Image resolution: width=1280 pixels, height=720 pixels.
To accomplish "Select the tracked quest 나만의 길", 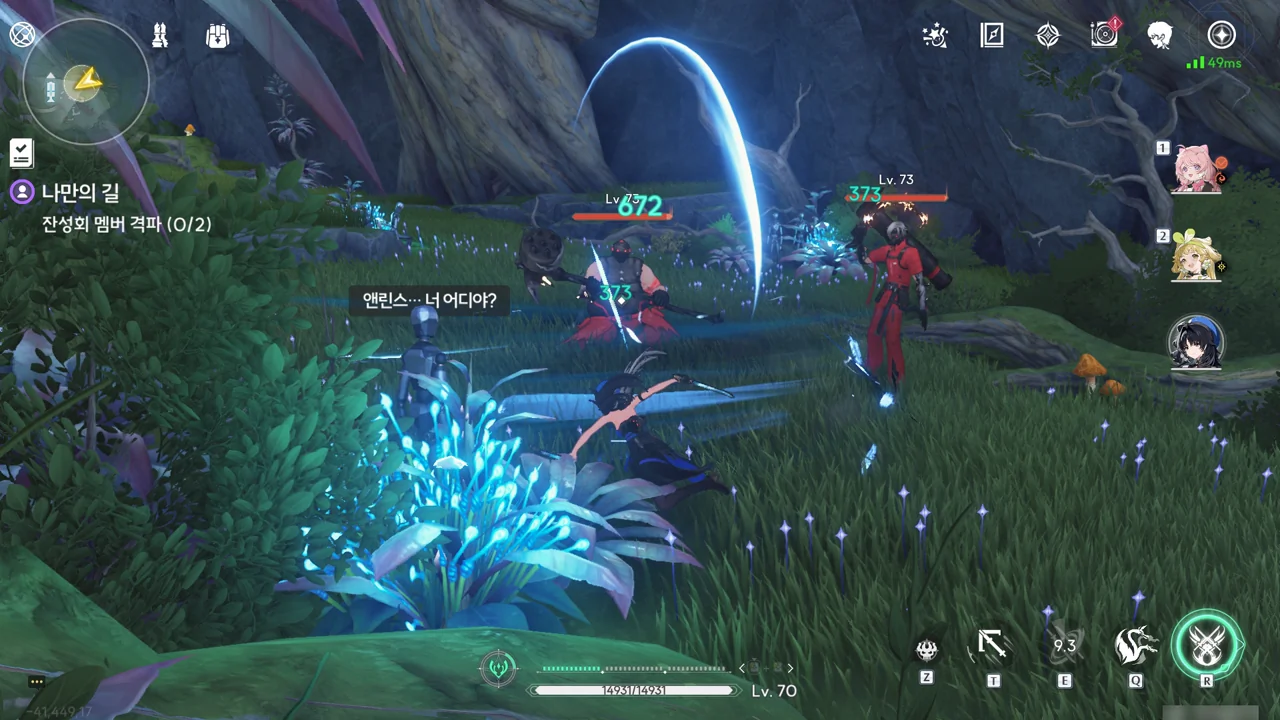I will 80,192.
